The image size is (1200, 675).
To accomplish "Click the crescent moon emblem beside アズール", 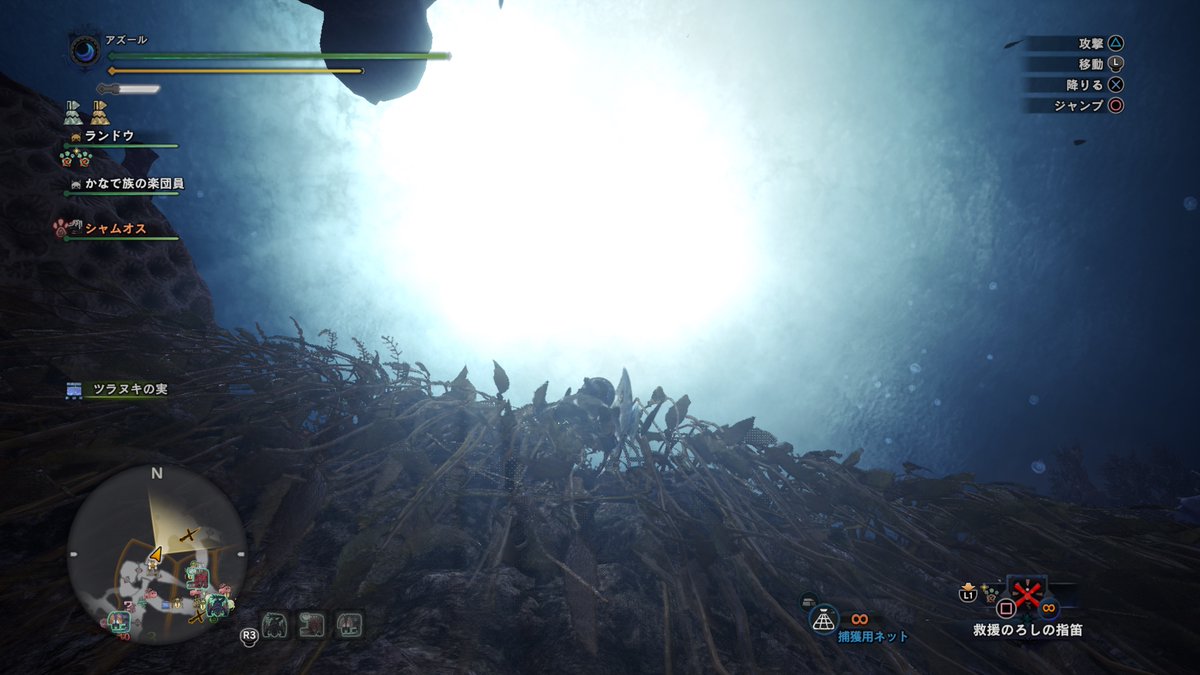I will tap(84, 51).
